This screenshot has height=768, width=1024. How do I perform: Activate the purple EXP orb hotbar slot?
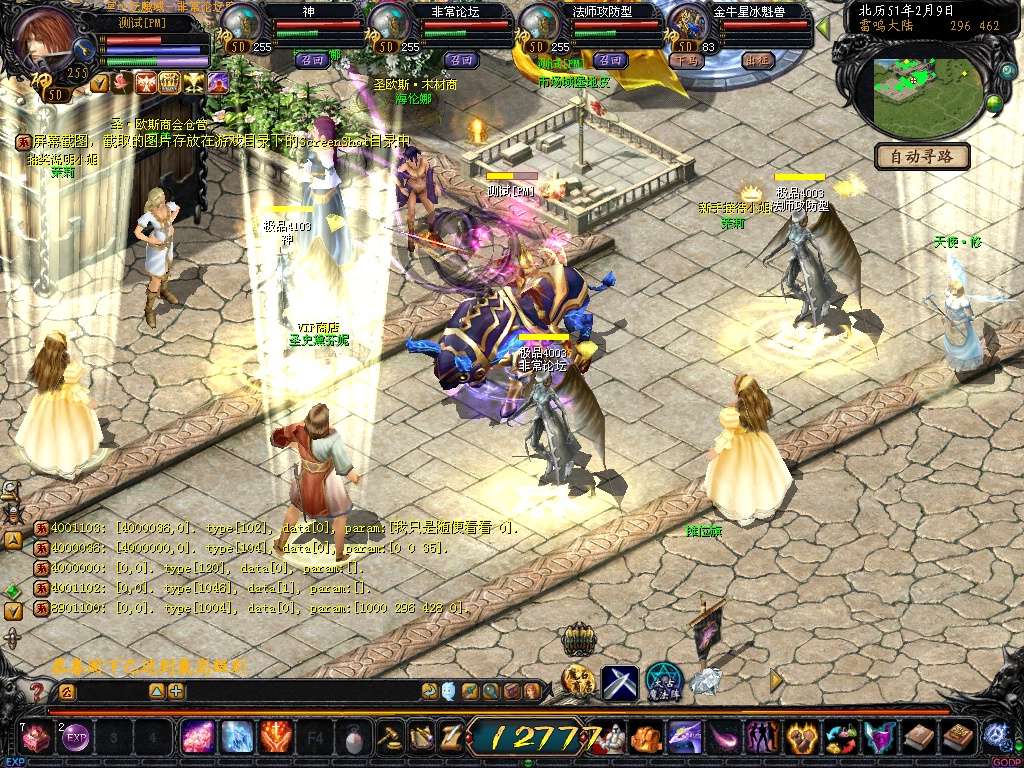click(x=76, y=738)
